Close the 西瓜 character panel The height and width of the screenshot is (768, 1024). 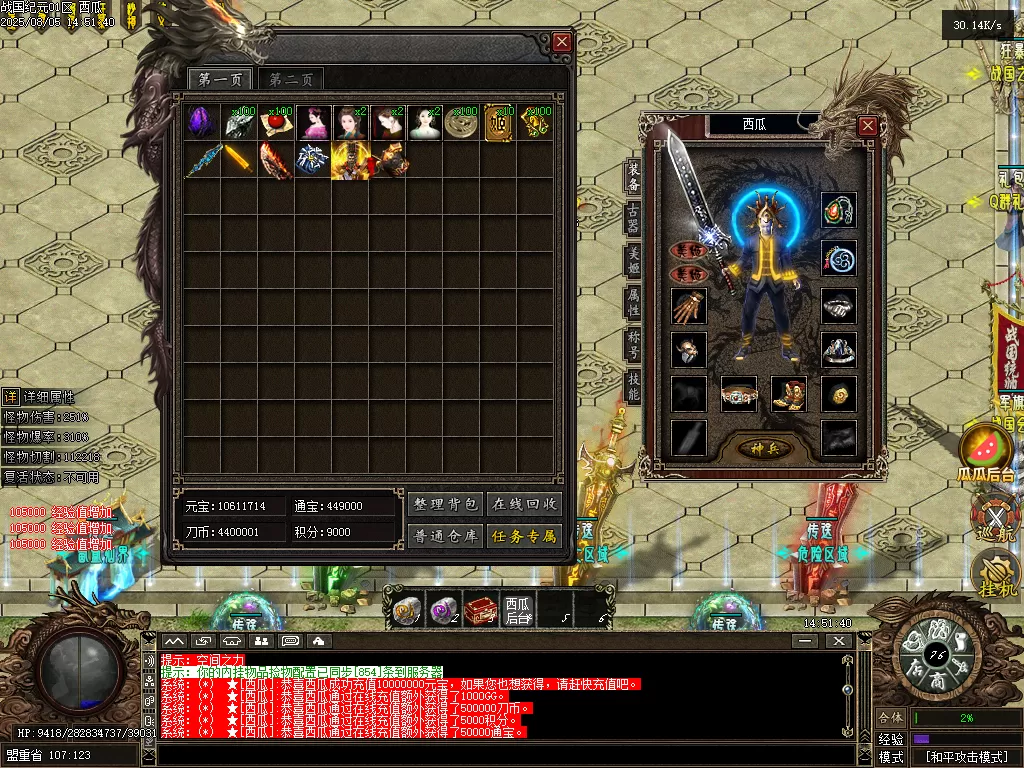coord(868,126)
